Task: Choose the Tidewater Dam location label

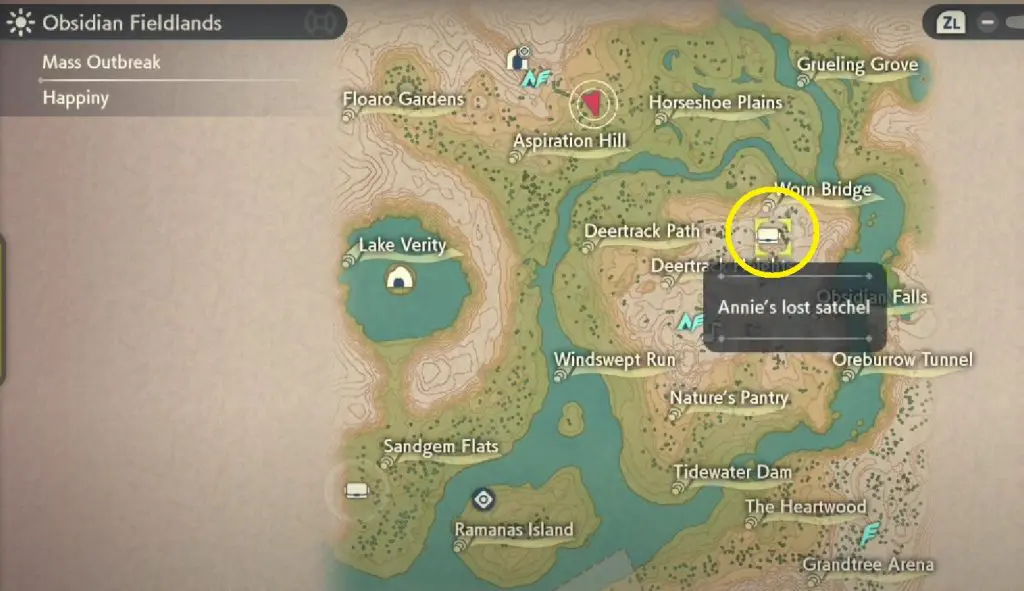Action: tap(732, 472)
